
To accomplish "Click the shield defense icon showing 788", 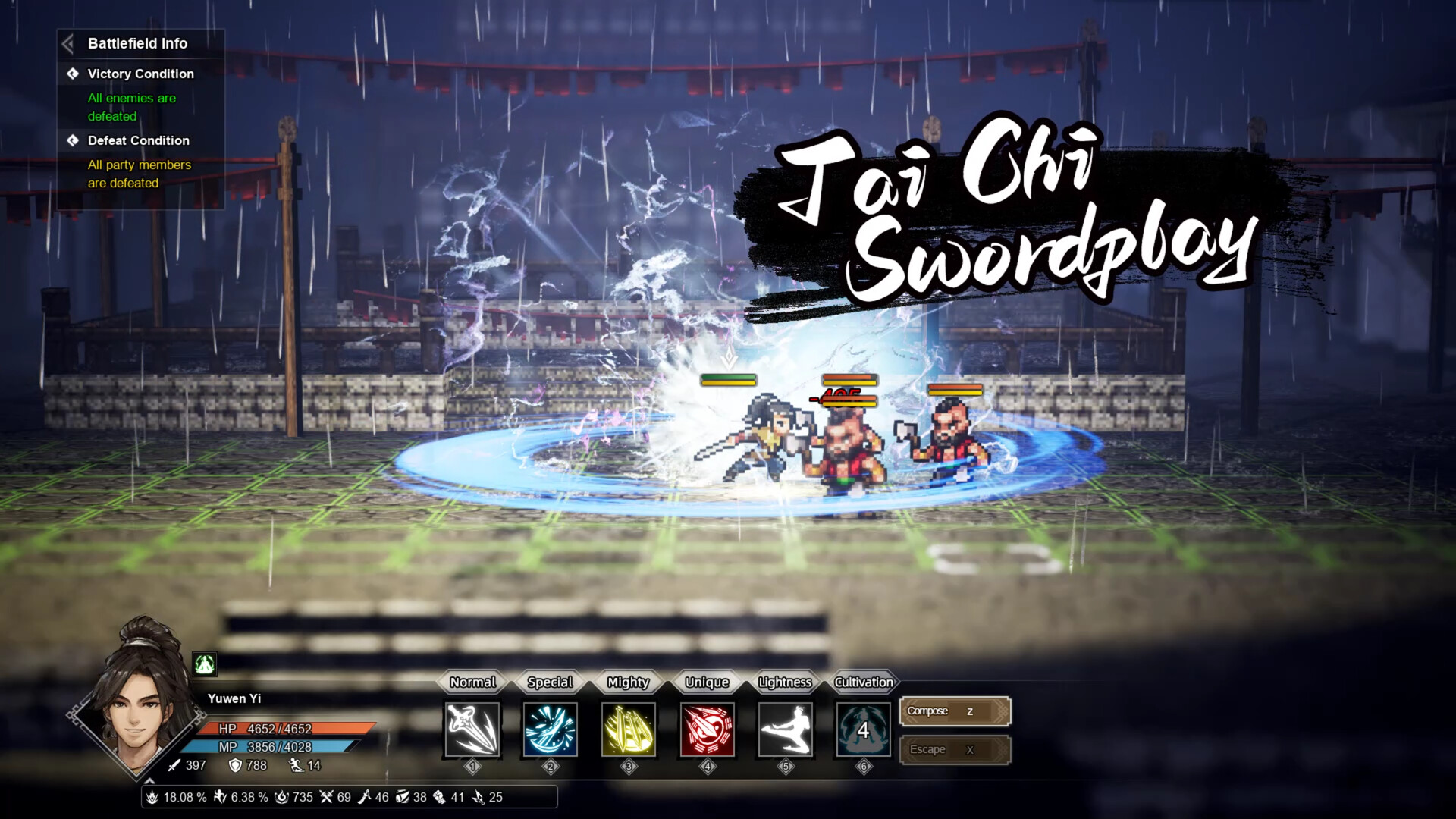I will pyautogui.click(x=236, y=766).
